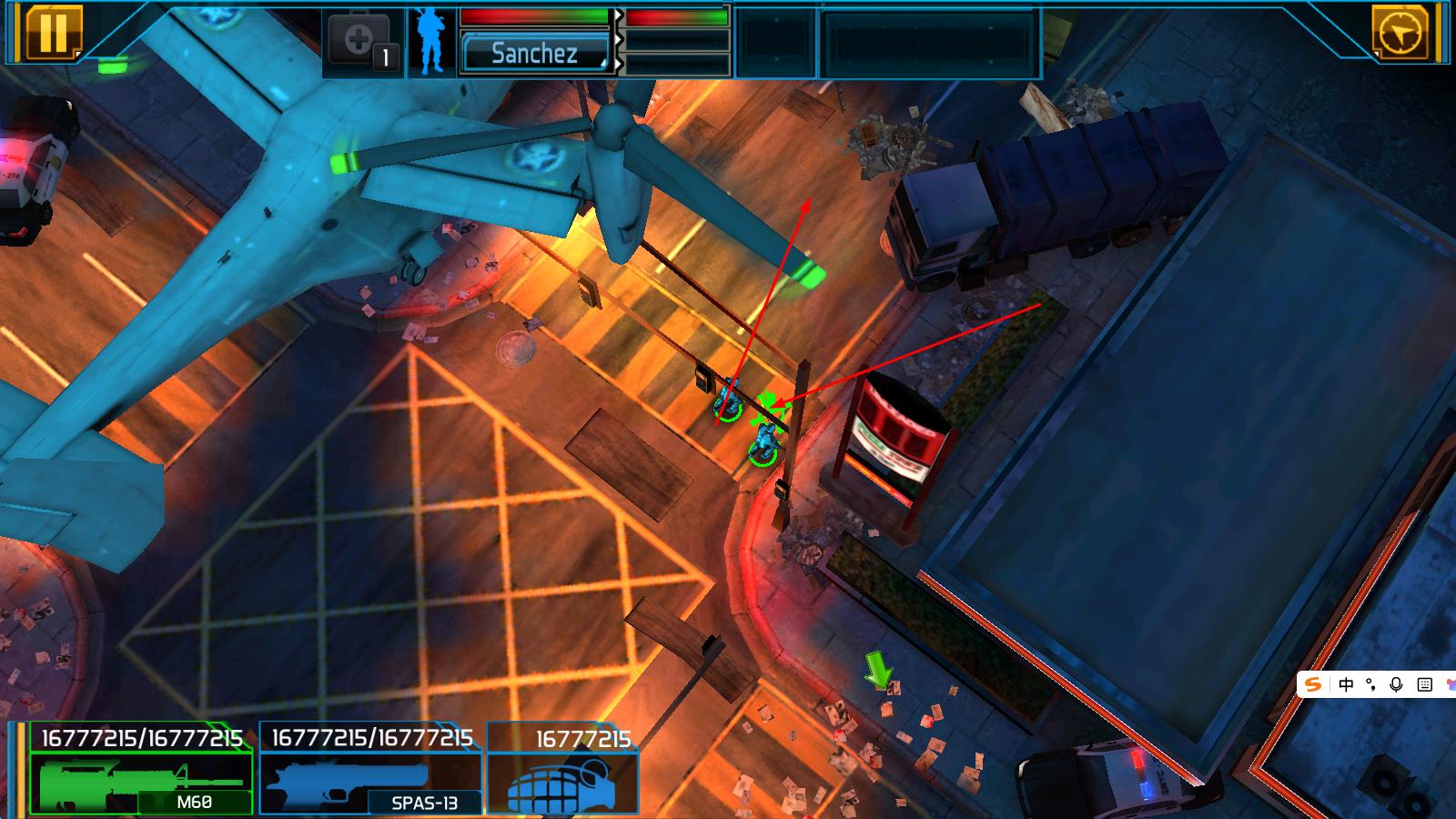The image size is (1456, 819).
Task: Open the compass objective button
Action: (1399, 34)
